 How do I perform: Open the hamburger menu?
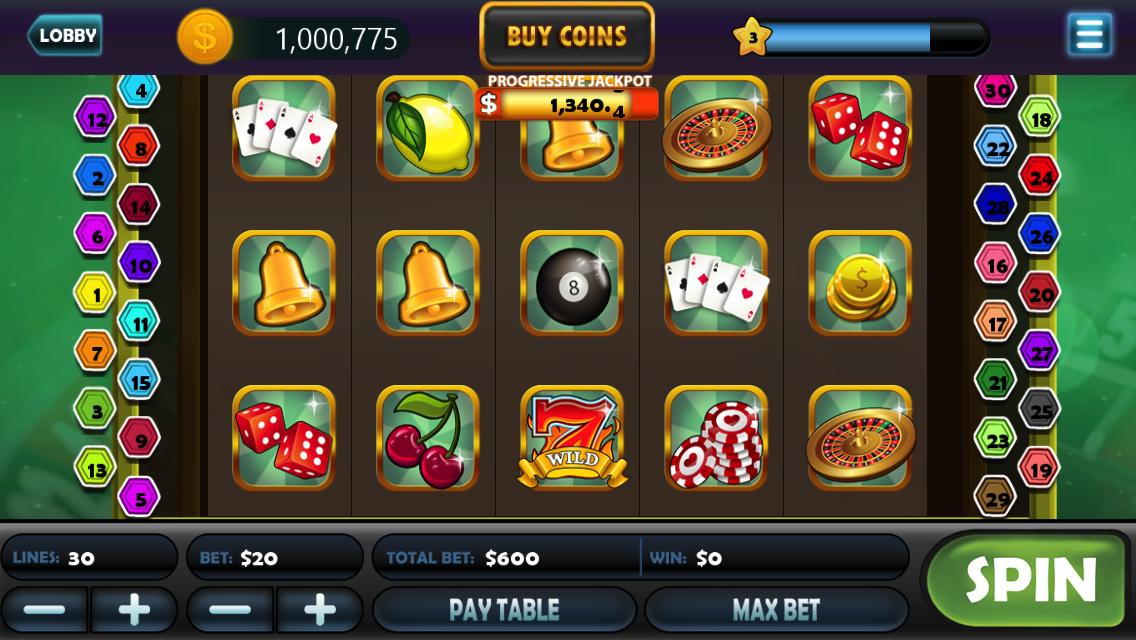(x=1089, y=35)
